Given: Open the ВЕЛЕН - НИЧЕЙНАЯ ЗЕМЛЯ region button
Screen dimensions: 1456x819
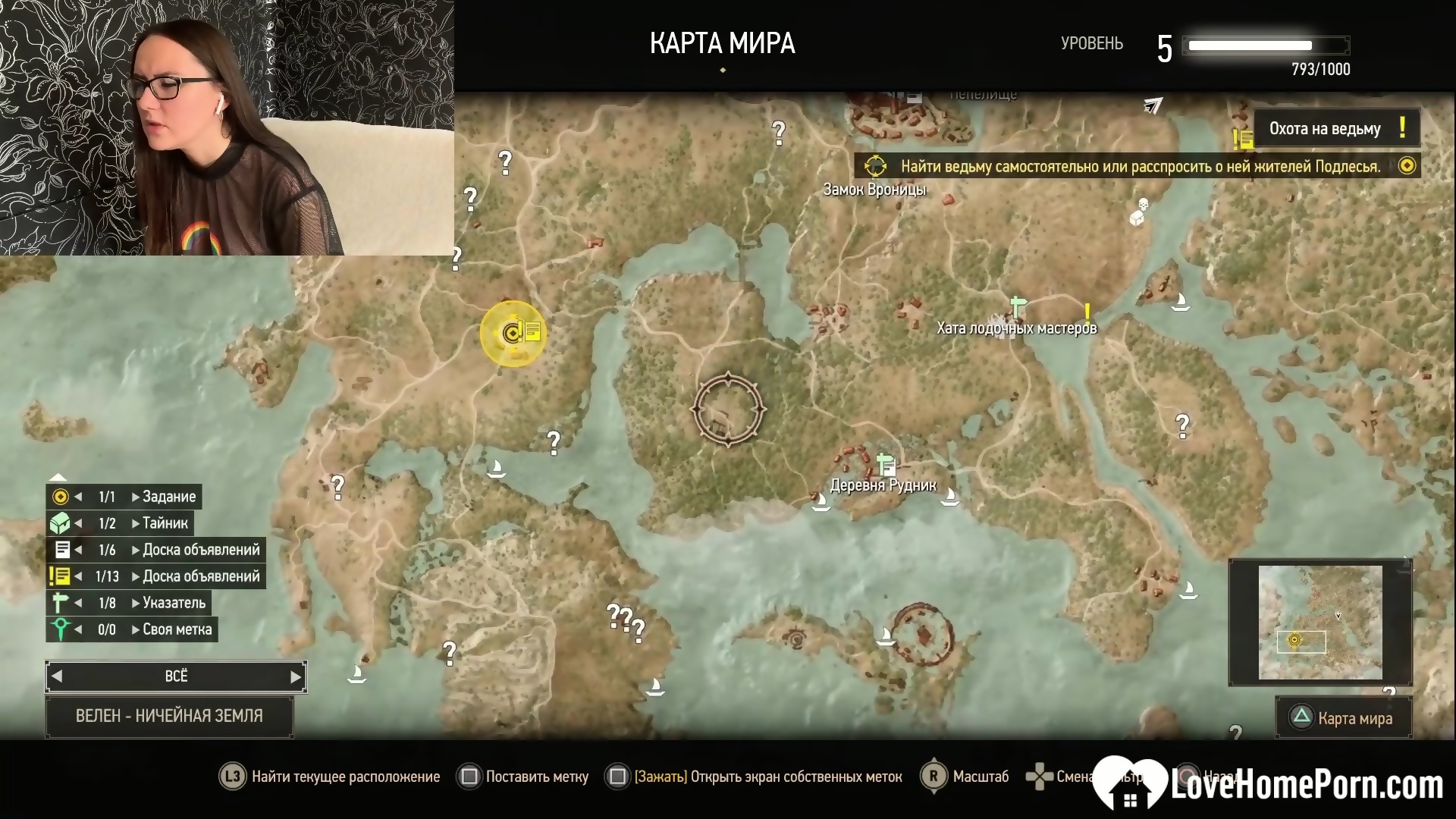Looking at the screenshot, I should 169,716.
